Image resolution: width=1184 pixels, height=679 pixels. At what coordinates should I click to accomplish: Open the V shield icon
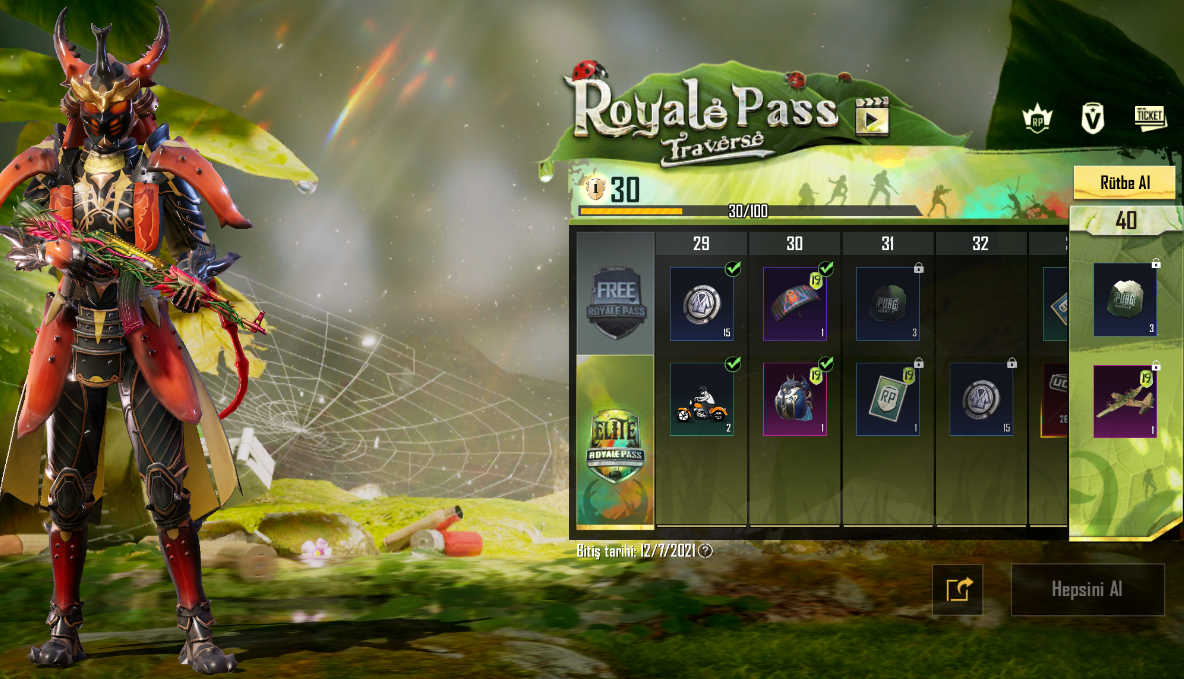(1093, 119)
